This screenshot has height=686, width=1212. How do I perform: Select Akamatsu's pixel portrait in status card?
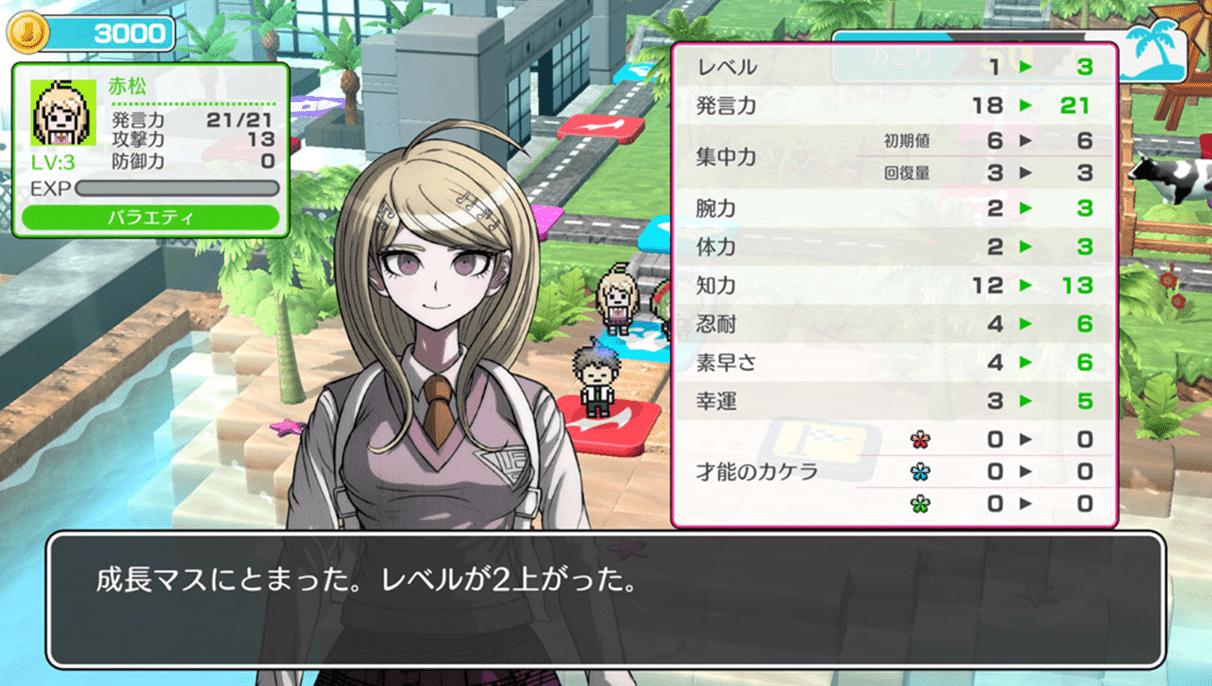(x=63, y=112)
